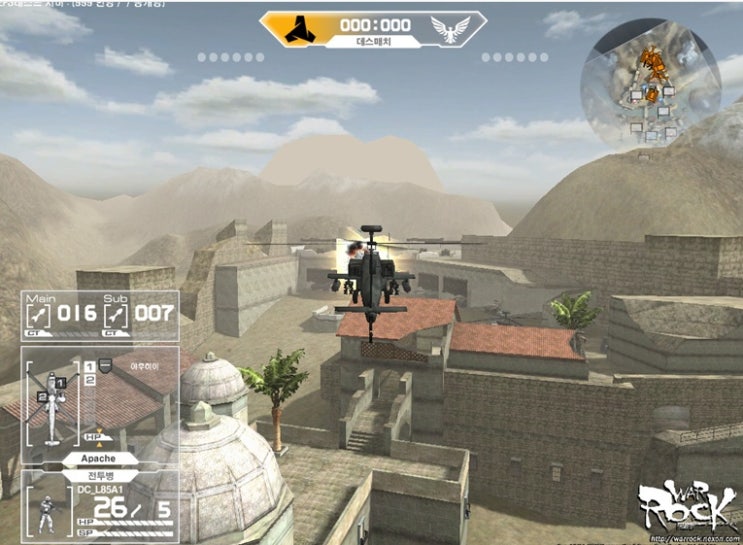This screenshot has height=545, width=743.
Task: Select the Sub rocket weapon icon
Action: 117,314
